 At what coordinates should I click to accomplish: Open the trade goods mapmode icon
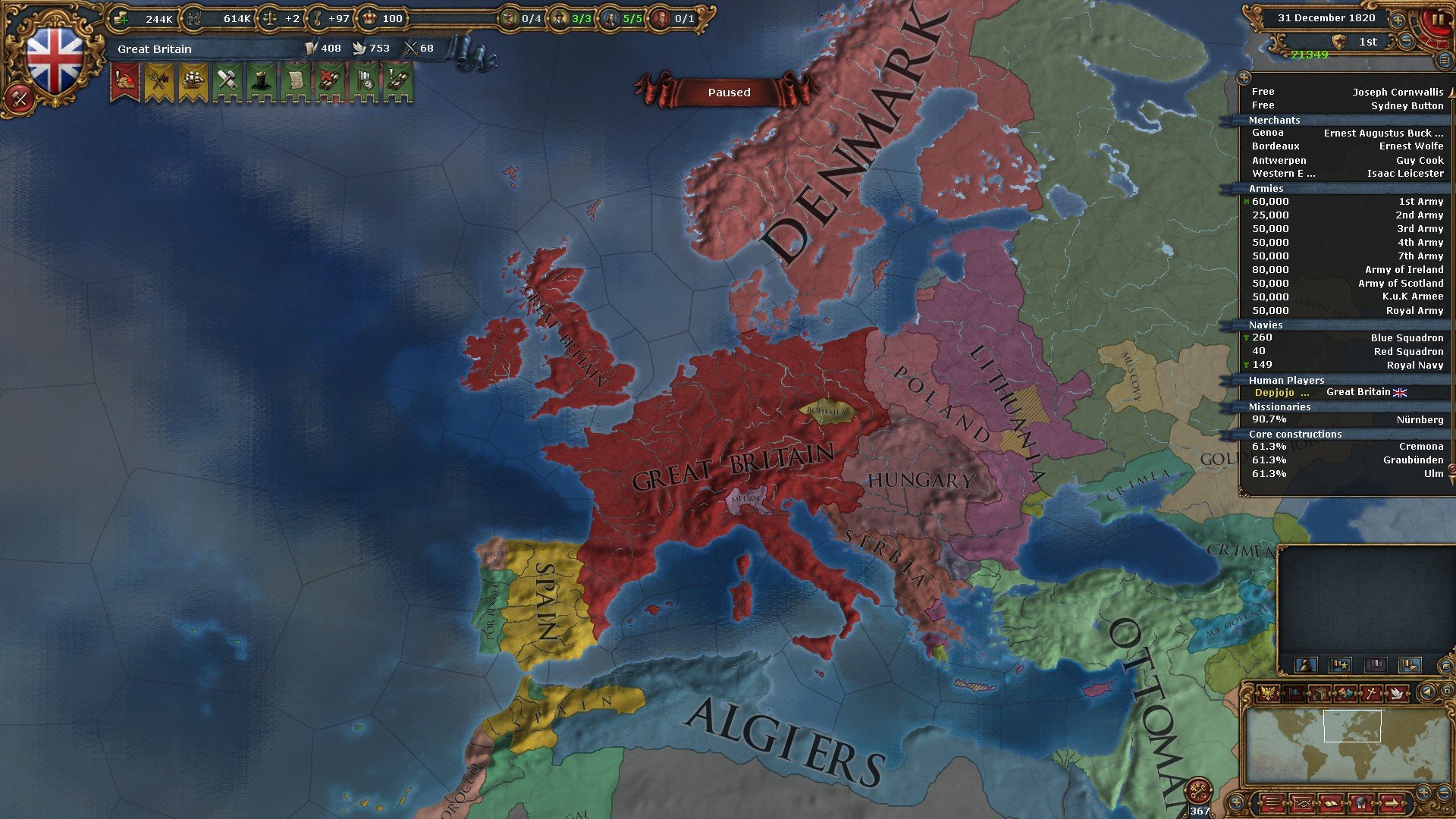pos(1320,694)
